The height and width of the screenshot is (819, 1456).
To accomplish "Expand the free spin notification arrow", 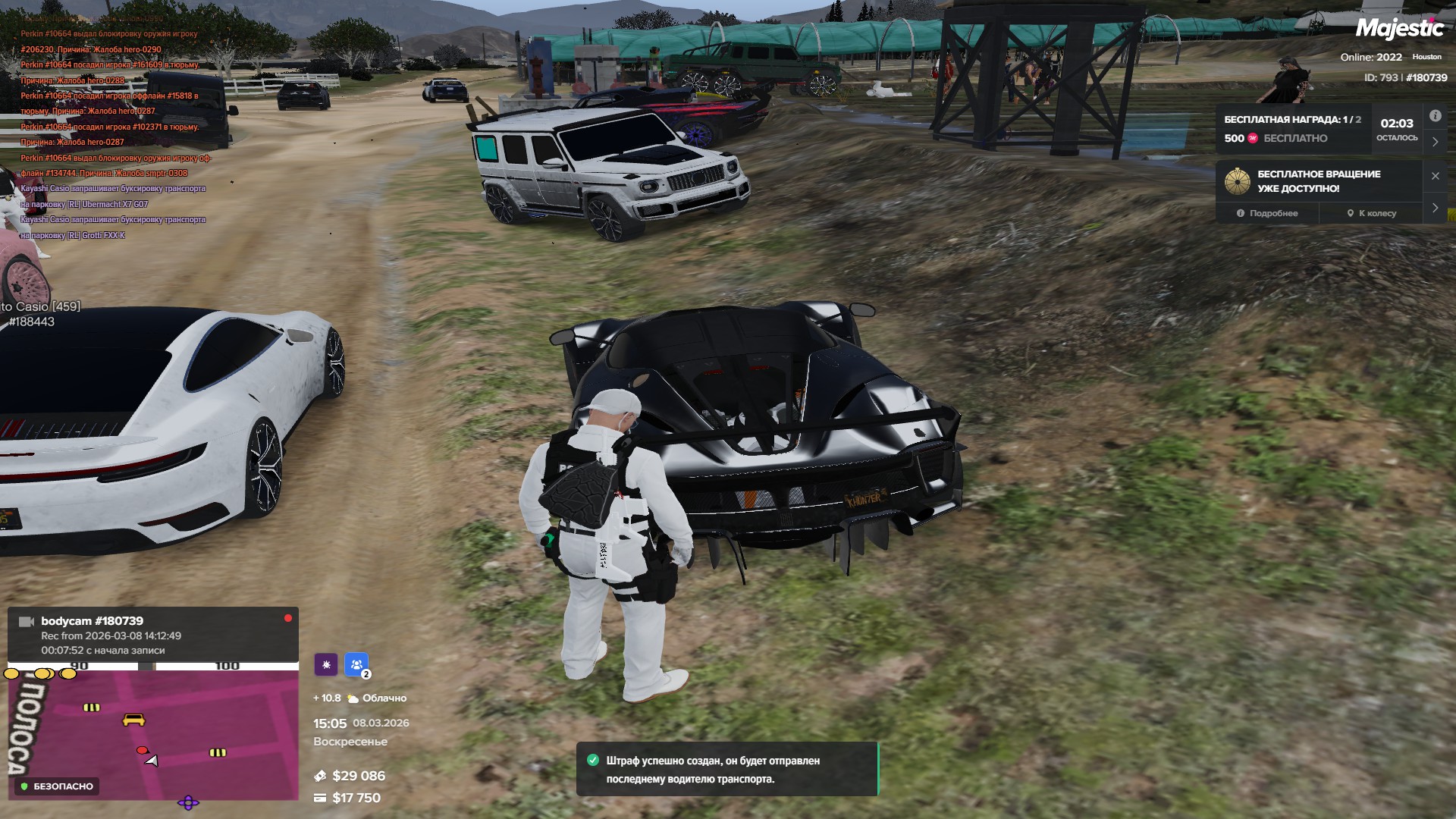I will point(1435,208).
